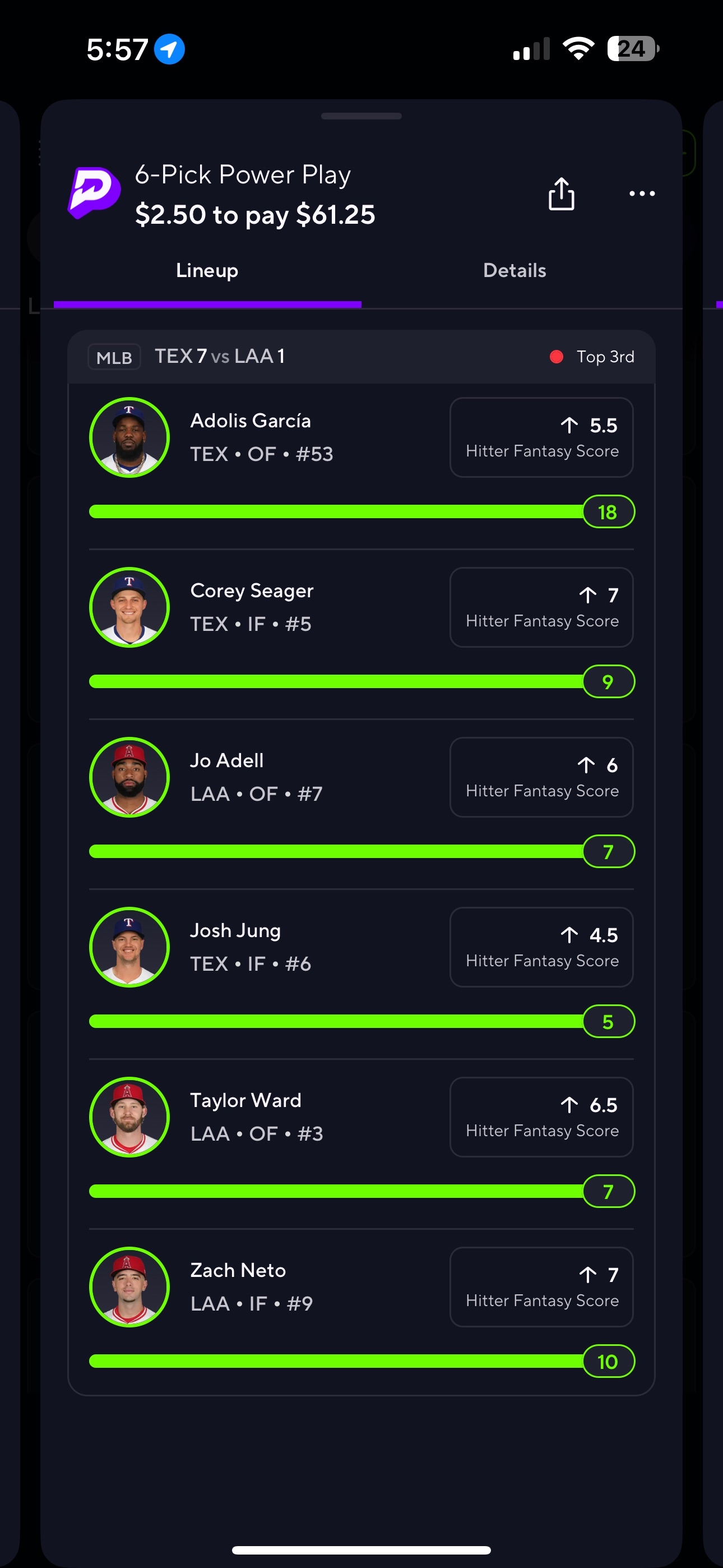The height and width of the screenshot is (1568, 723).
Task: Tap the Zach Neto name row
Action: click(238, 1270)
